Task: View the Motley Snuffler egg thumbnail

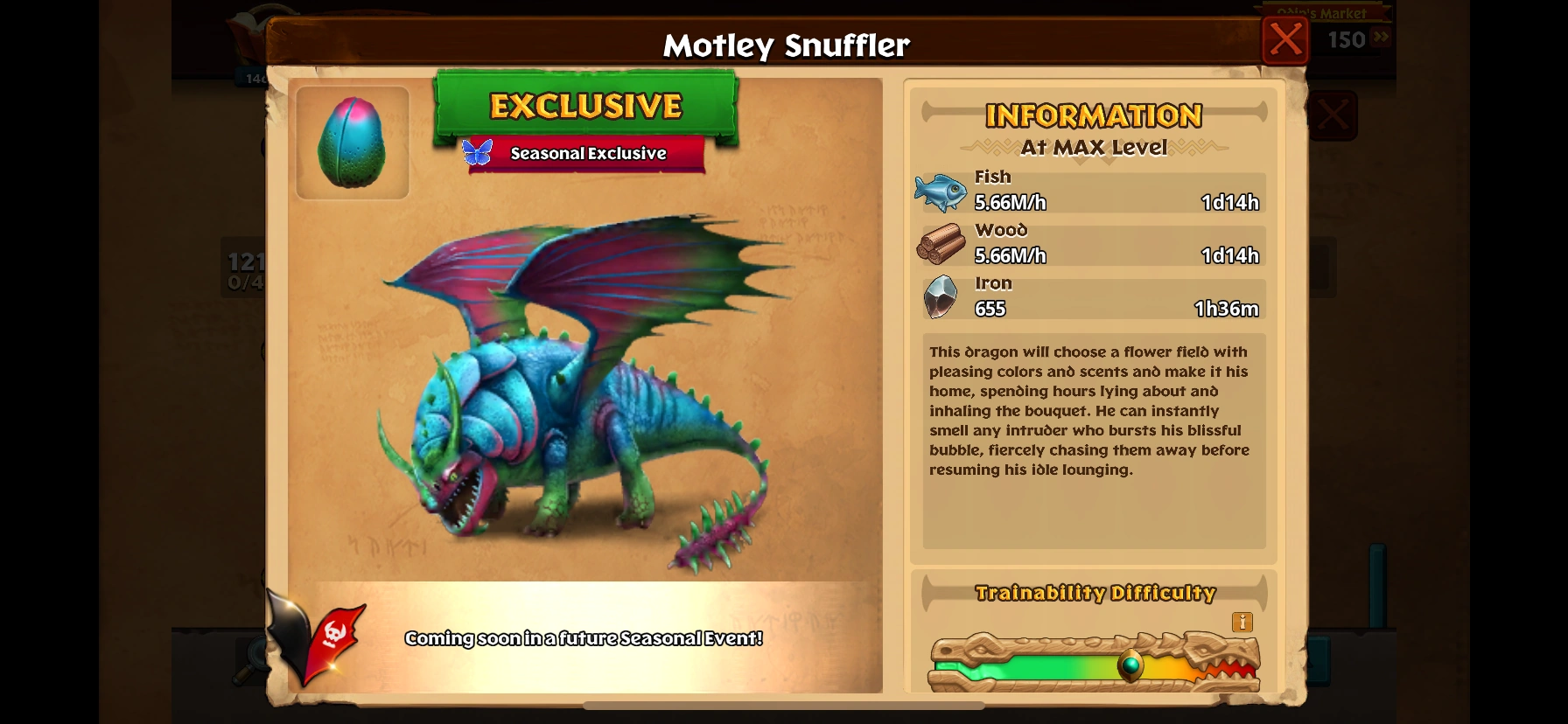Action: [x=353, y=143]
